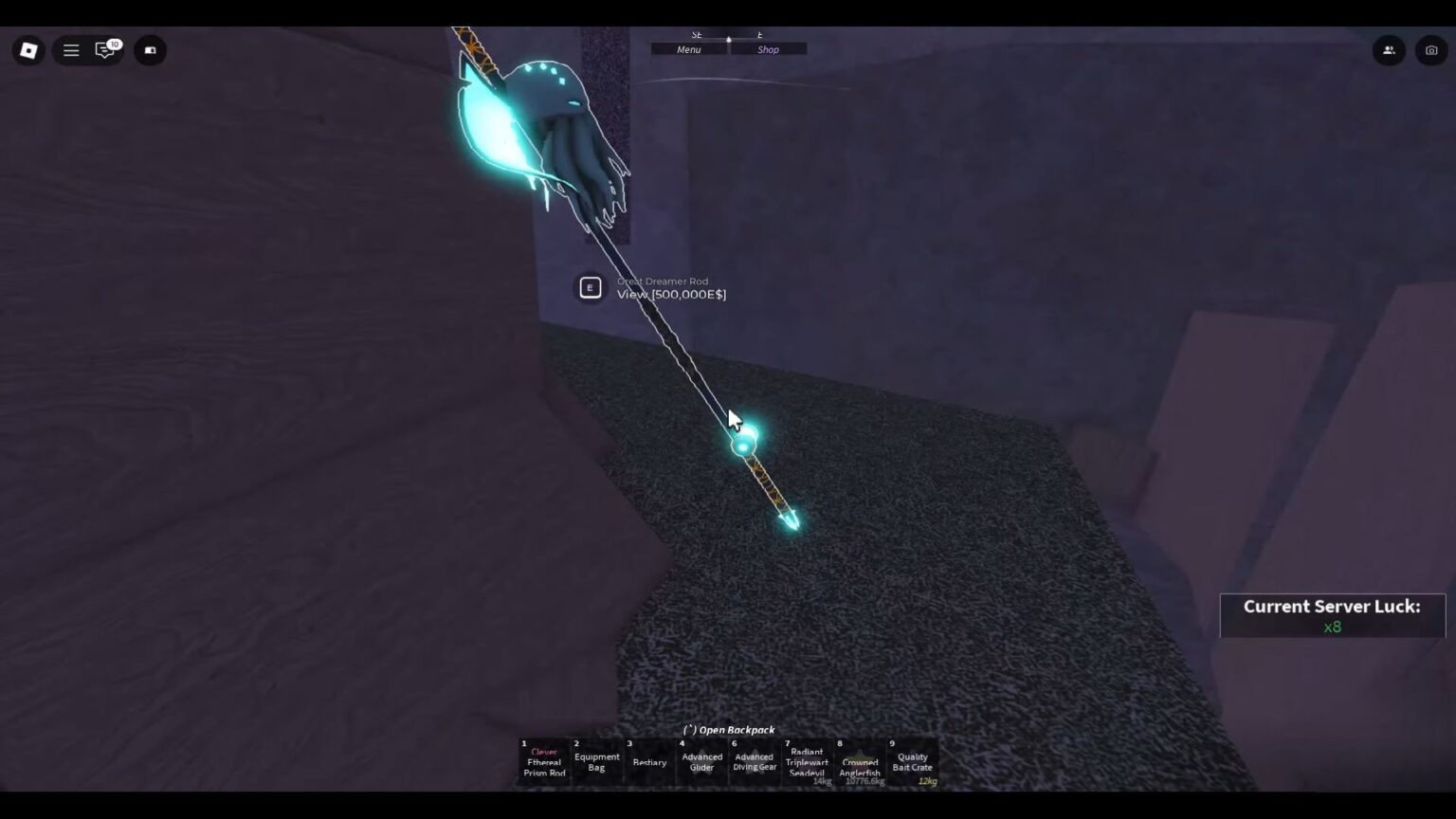This screenshot has height=819, width=1456.
Task: Switch to the Shop tab at top center
Action: pos(769,49)
